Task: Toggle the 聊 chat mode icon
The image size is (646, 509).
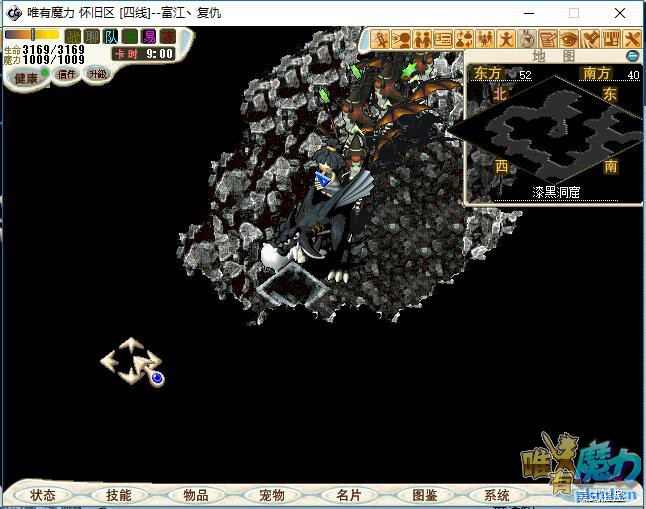Action: pos(92,36)
